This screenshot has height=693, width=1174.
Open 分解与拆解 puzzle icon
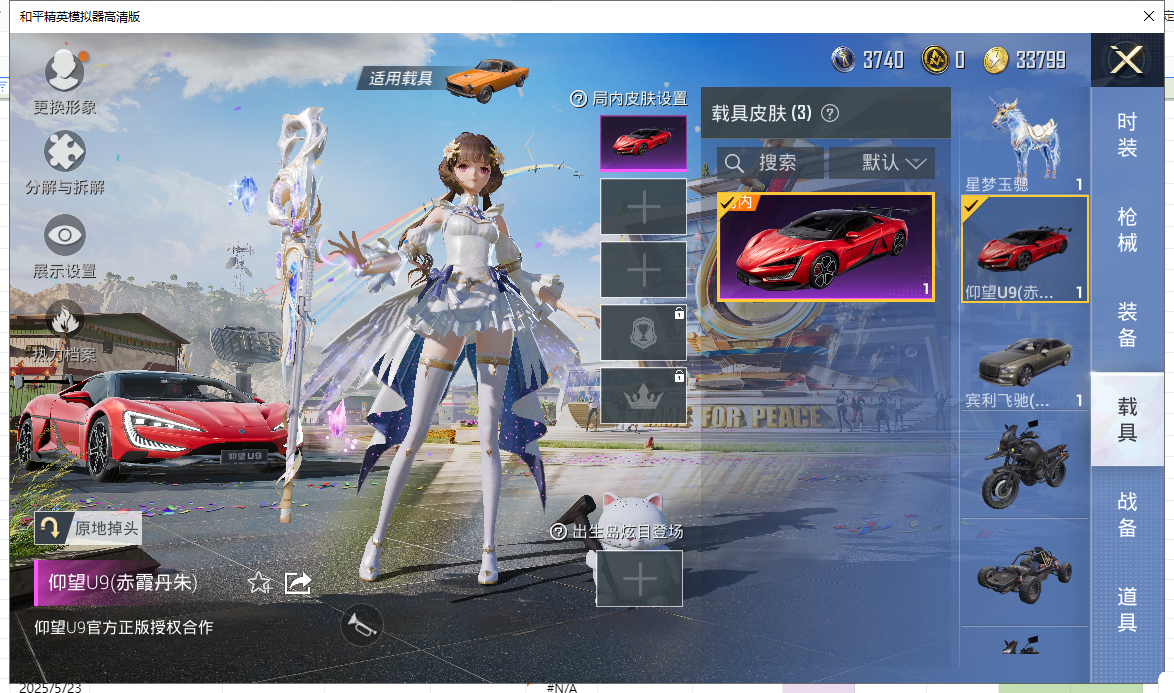coord(65,153)
